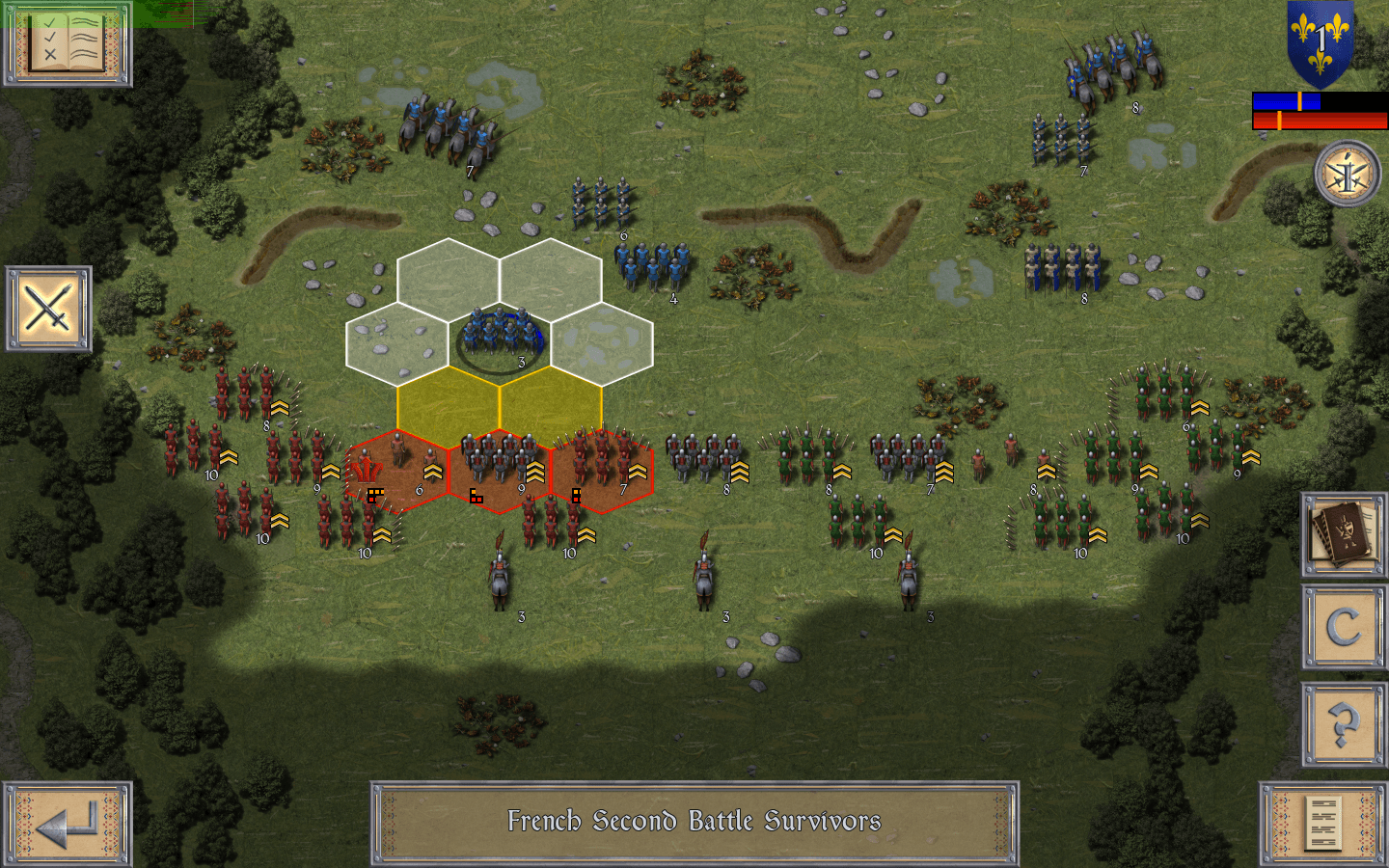Click the French fleur-de-lis shield numbered 1
This screenshot has height=868, width=1389.
[1319, 41]
